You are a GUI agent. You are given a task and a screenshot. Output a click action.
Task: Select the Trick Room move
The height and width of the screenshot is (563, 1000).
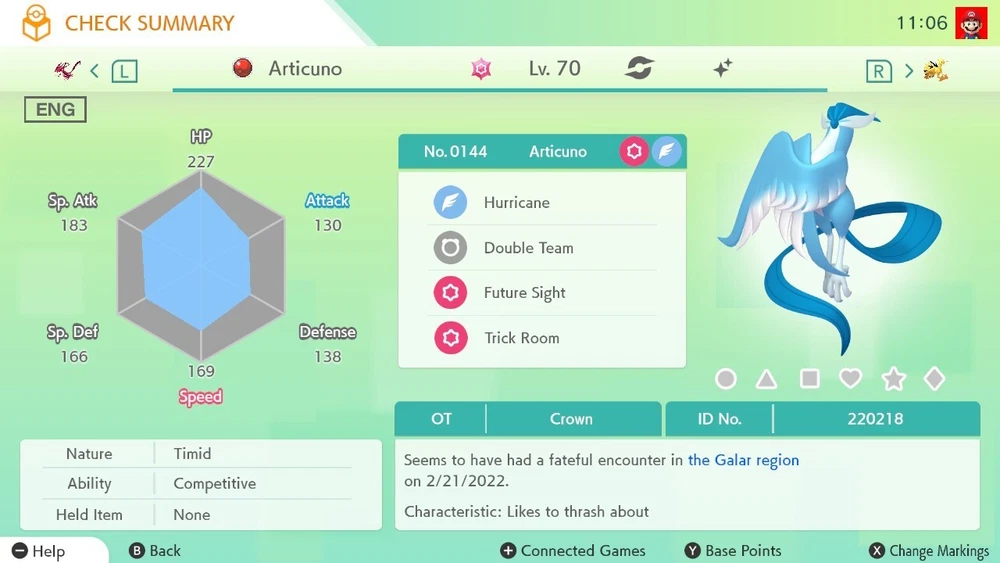pyautogui.click(x=521, y=338)
